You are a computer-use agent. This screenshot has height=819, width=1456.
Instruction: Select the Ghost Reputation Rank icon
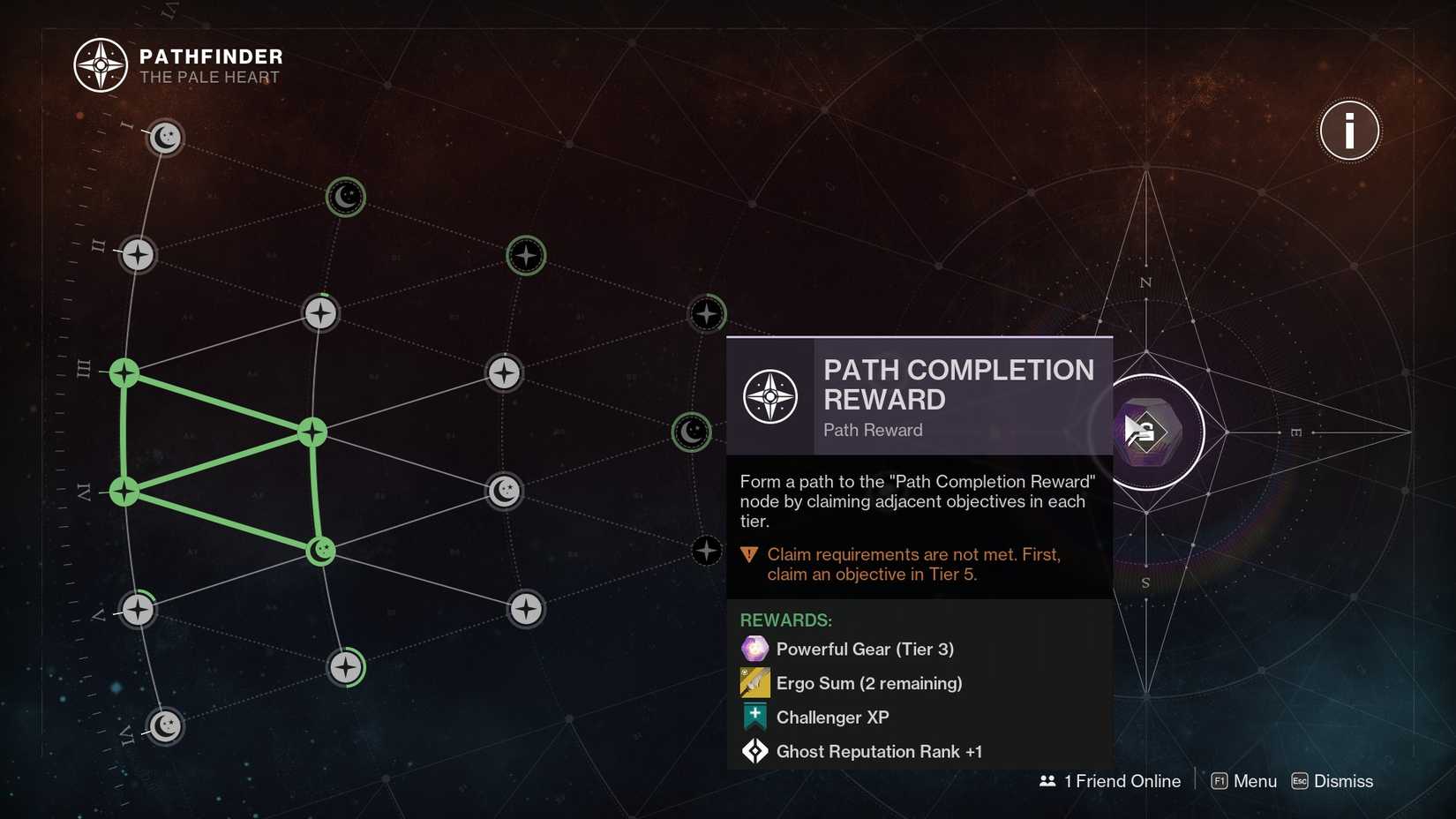click(x=754, y=751)
